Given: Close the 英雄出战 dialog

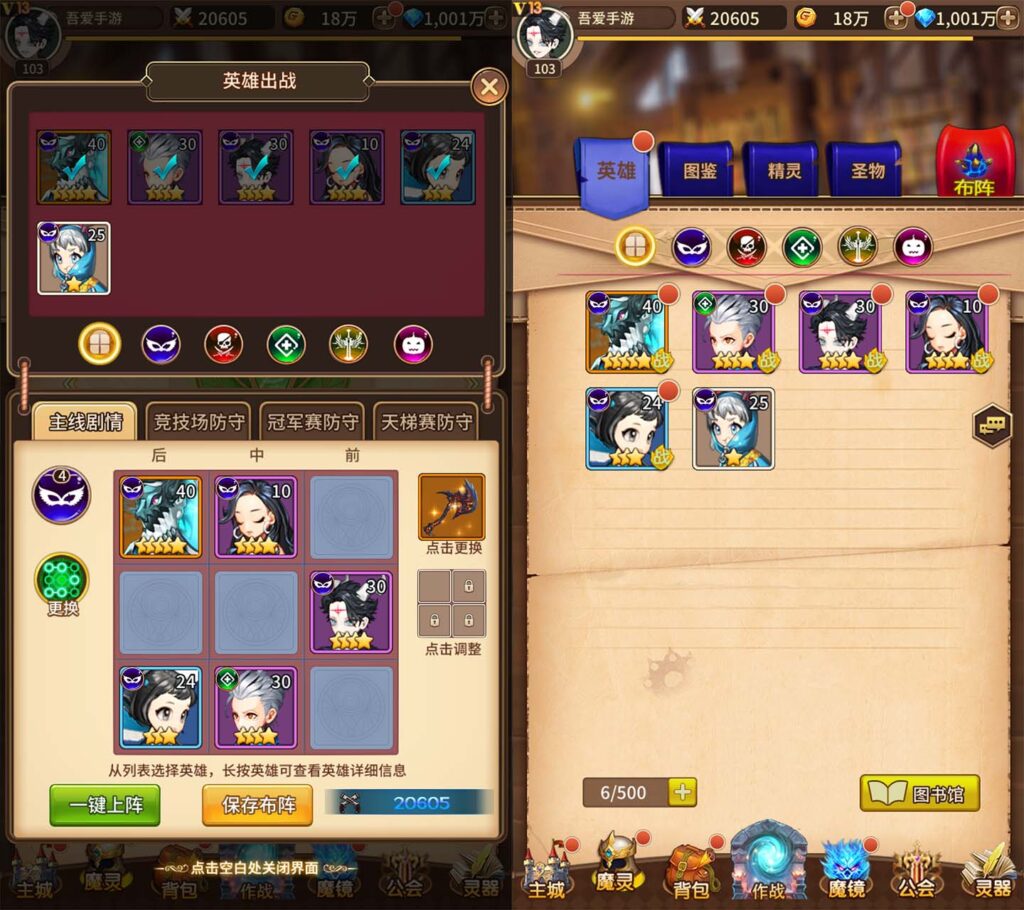Looking at the screenshot, I should (x=489, y=87).
